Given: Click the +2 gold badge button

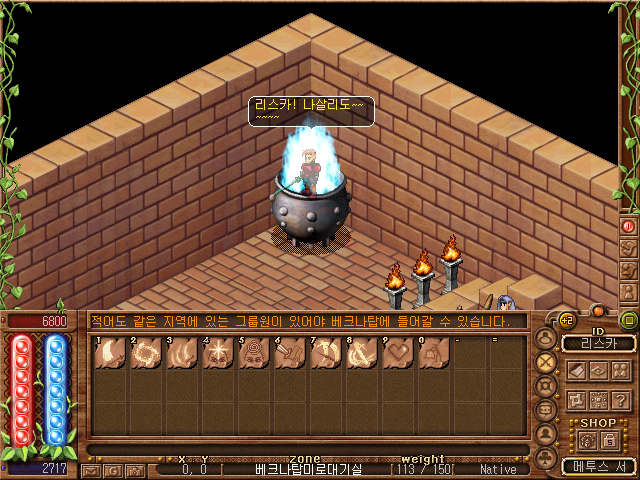Looking at the screenshot, I should tap(564, 319).
